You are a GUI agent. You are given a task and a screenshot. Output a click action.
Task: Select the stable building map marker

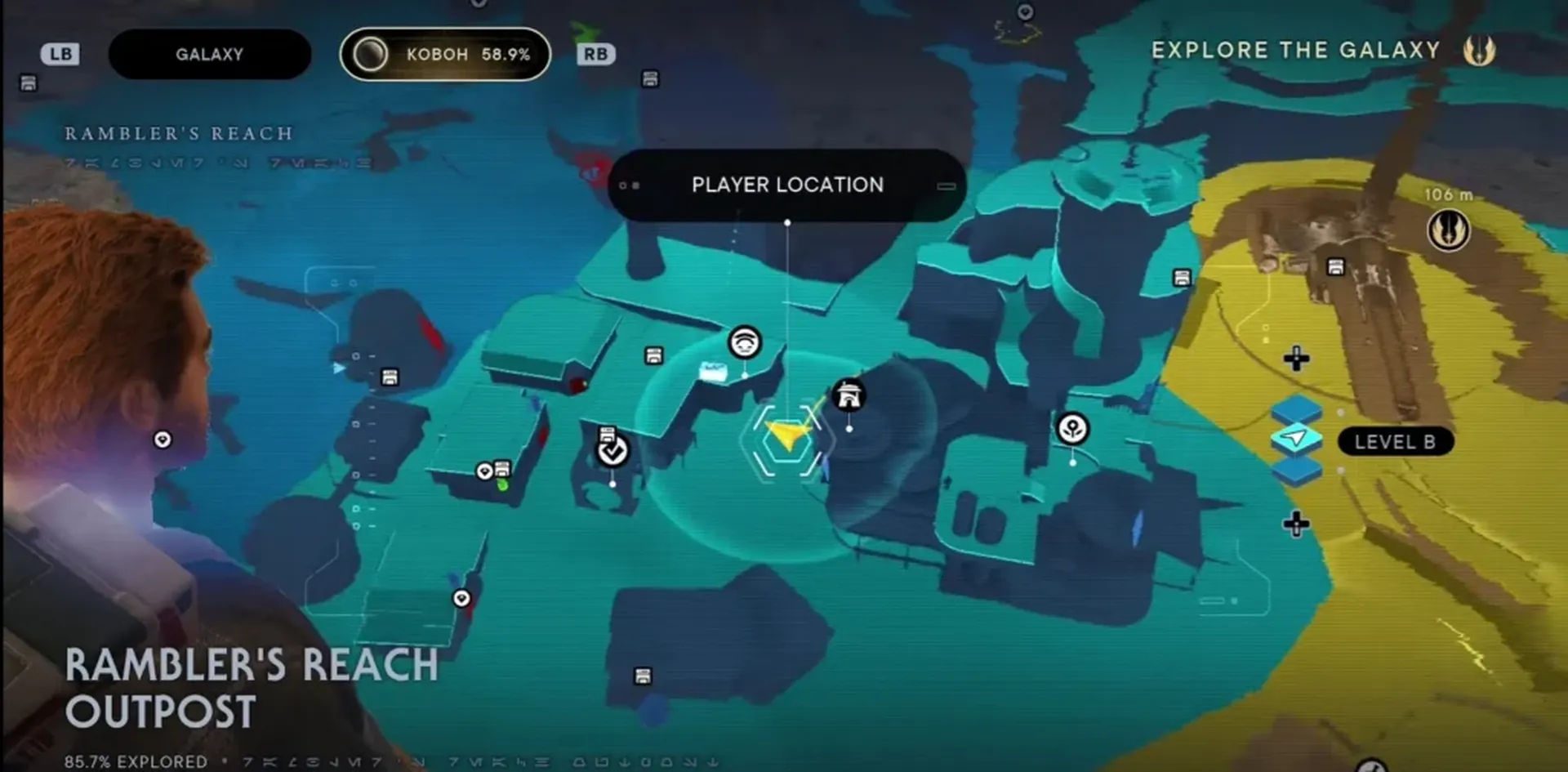pos(849,396)
